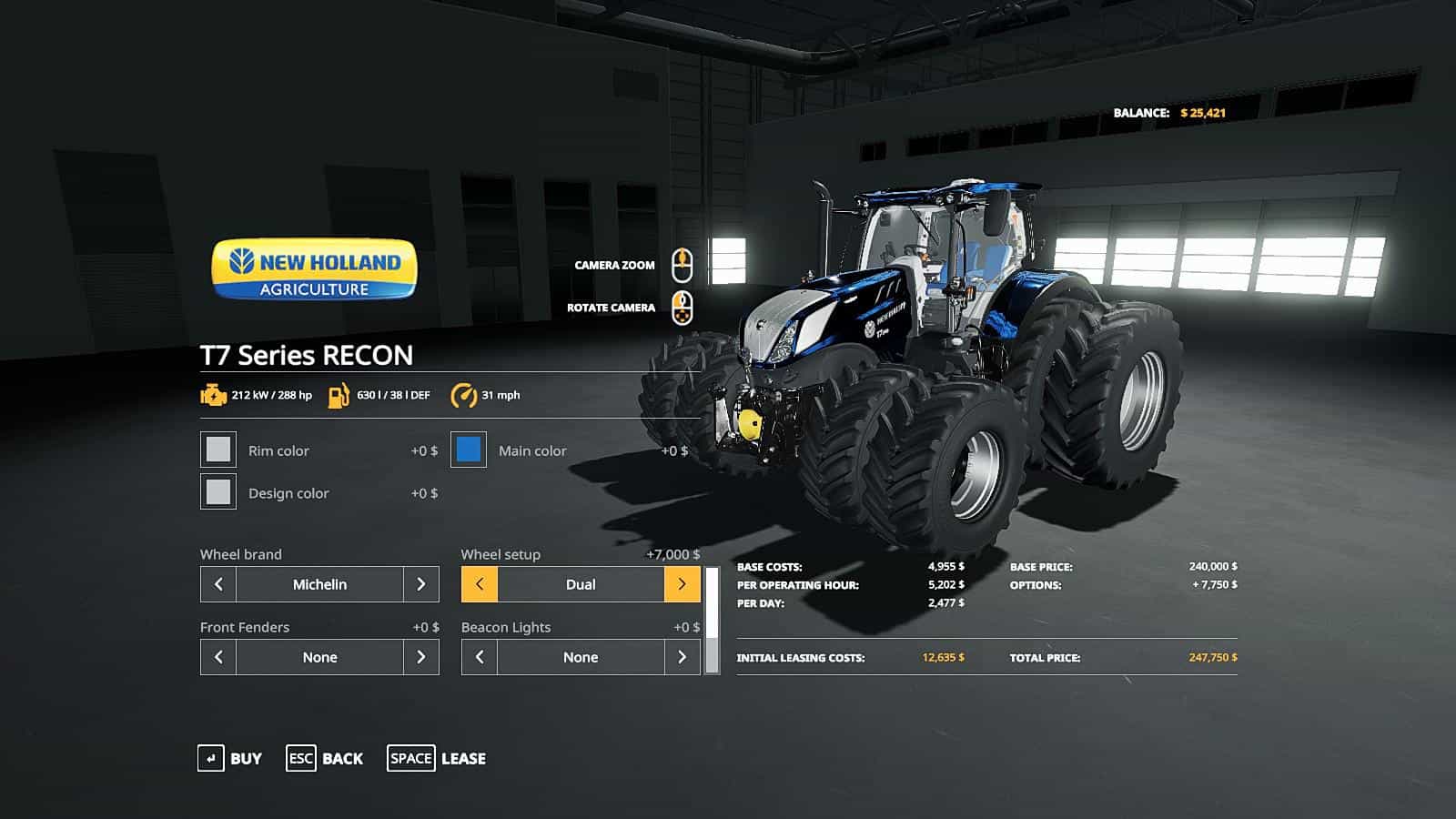1456x819 pixels.
Task: Select the Rim color swatch
Action: click(218, 450)
